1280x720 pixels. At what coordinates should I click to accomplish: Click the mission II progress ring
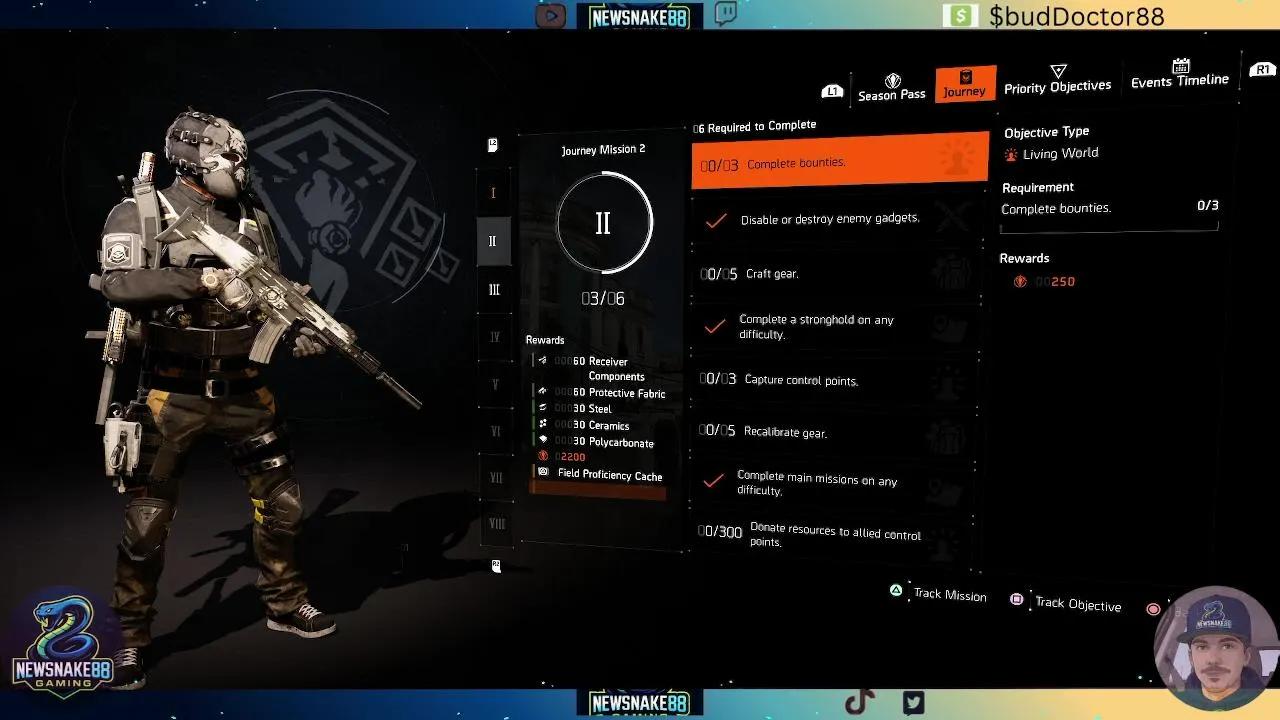[x=602, y=224]
